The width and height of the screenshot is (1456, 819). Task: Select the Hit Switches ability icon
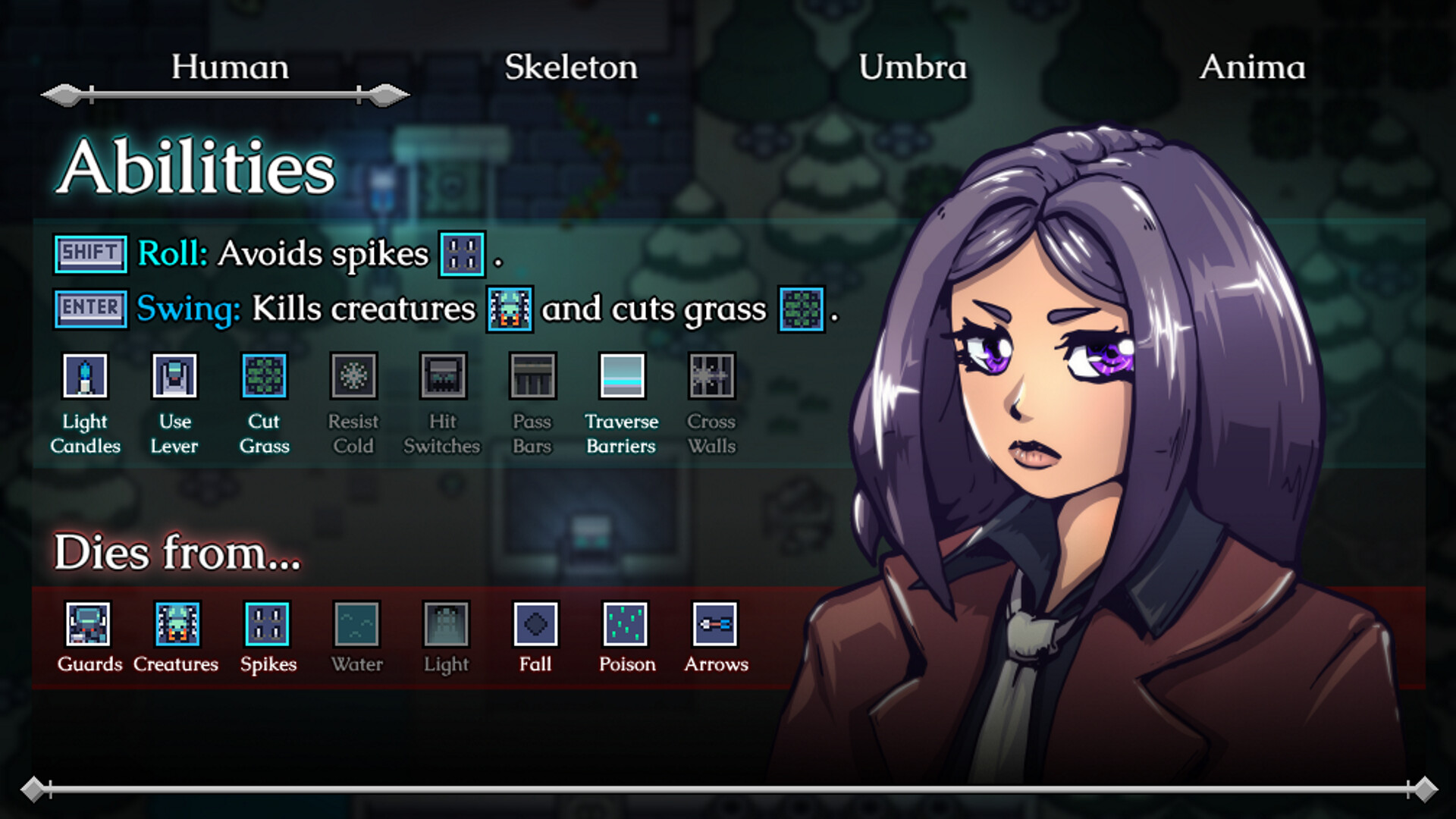point(443,375)
